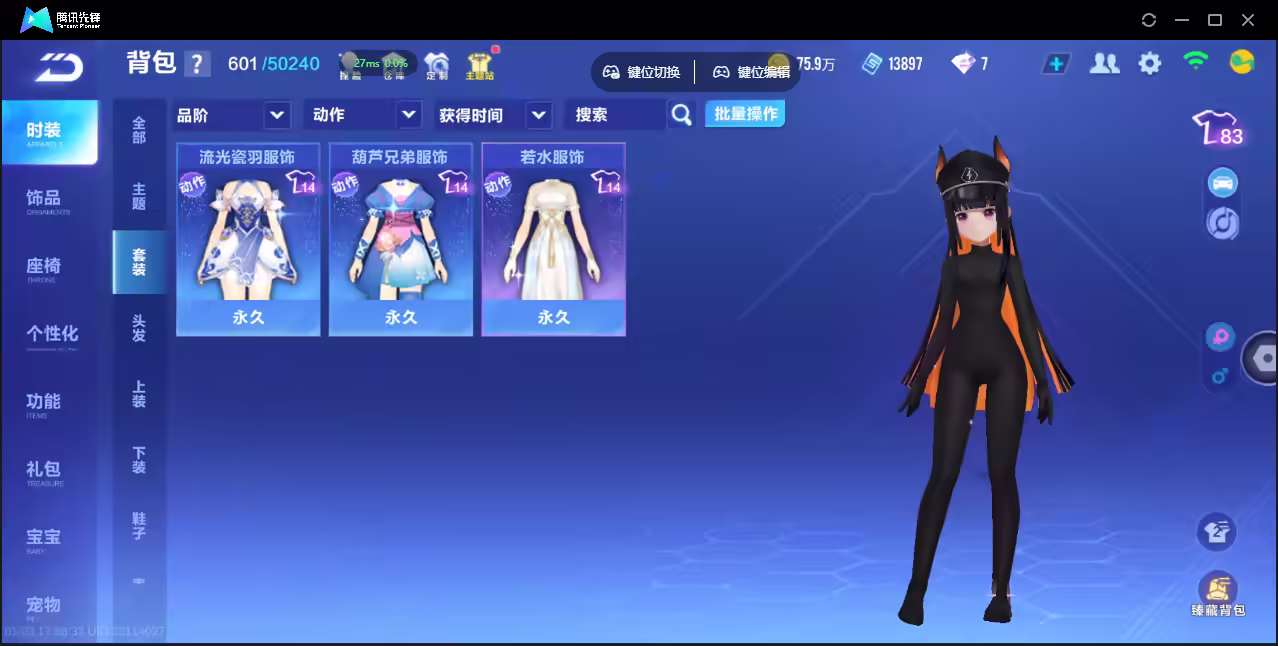The height and width of the screenshot is (646, 1278).
Task: Pick the 若水服饰 outfit card
Action: pos(553,240)
